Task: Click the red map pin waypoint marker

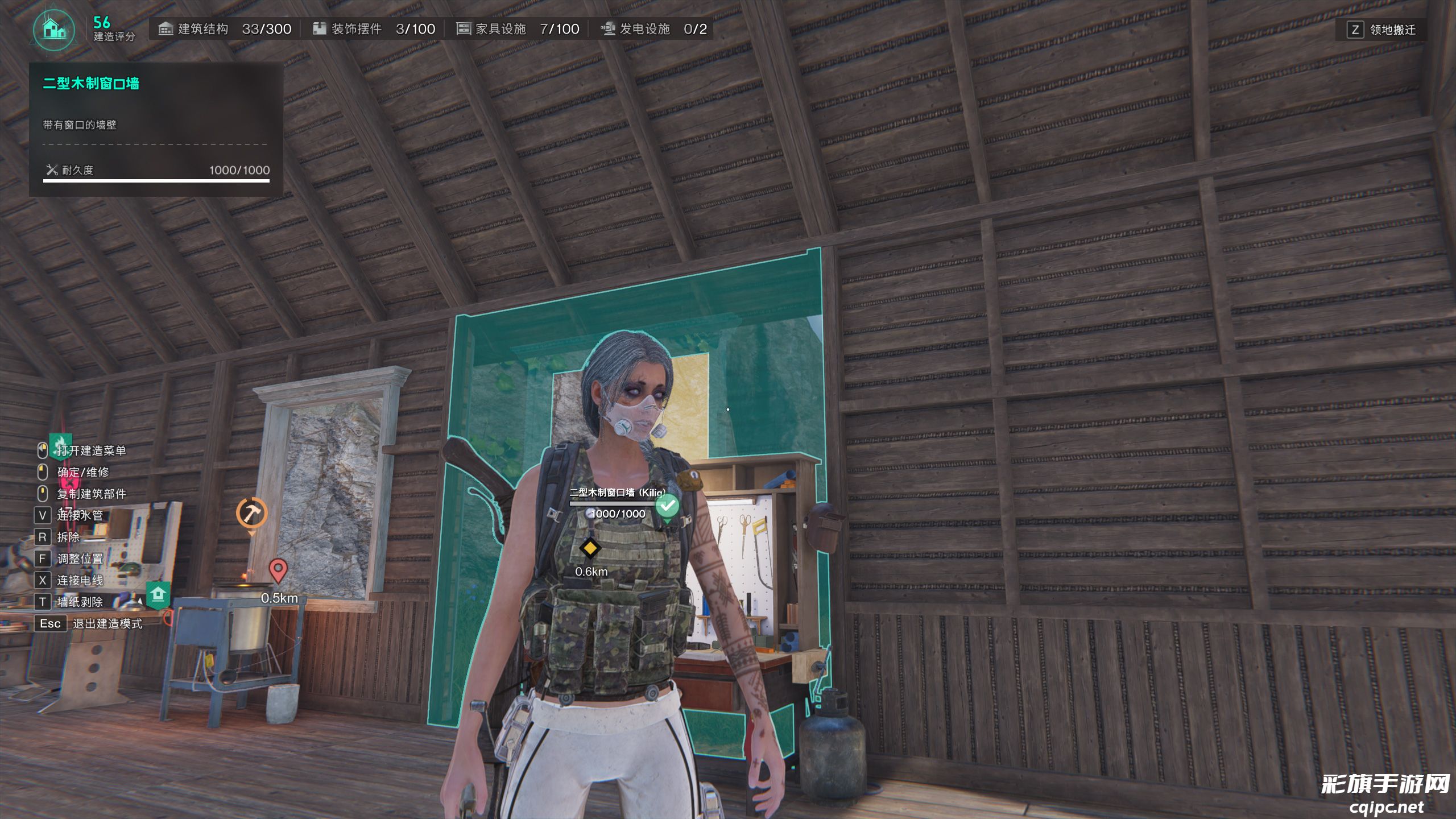Action: coord(278,569)
